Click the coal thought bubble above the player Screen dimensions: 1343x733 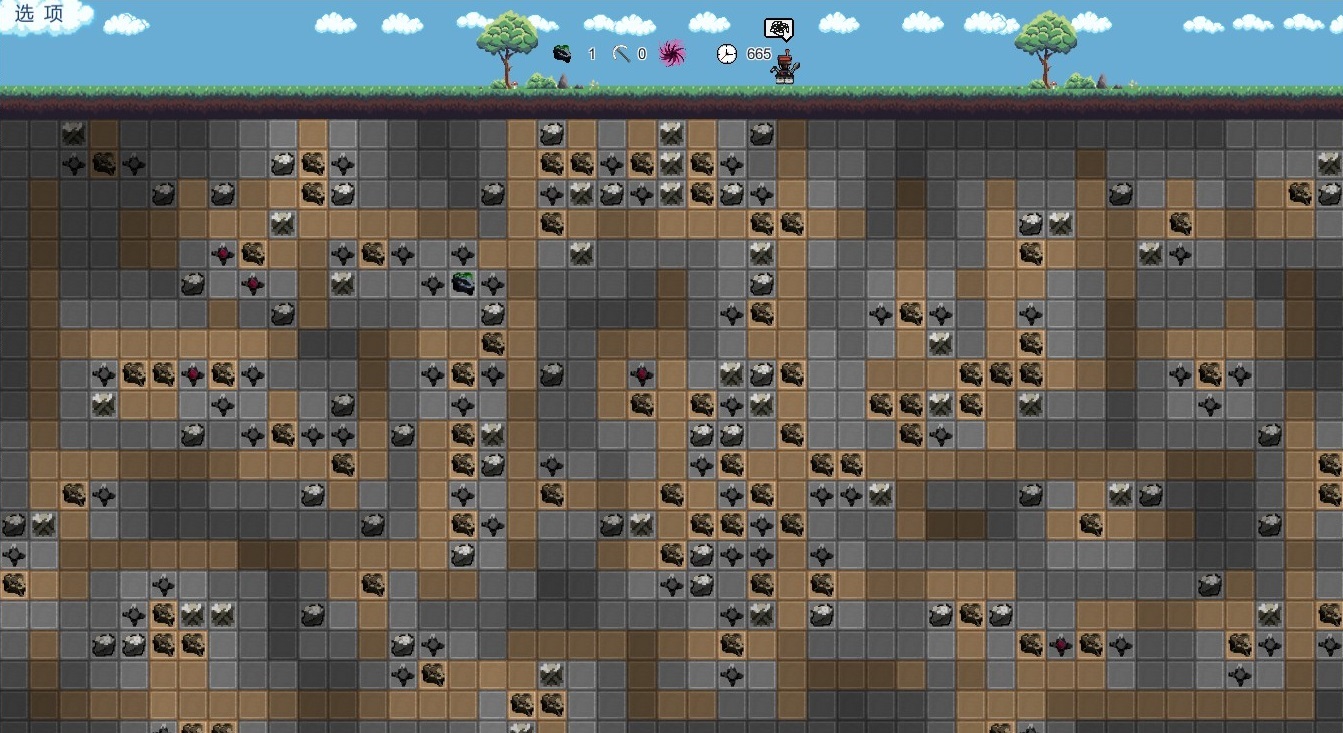point(778,28)
